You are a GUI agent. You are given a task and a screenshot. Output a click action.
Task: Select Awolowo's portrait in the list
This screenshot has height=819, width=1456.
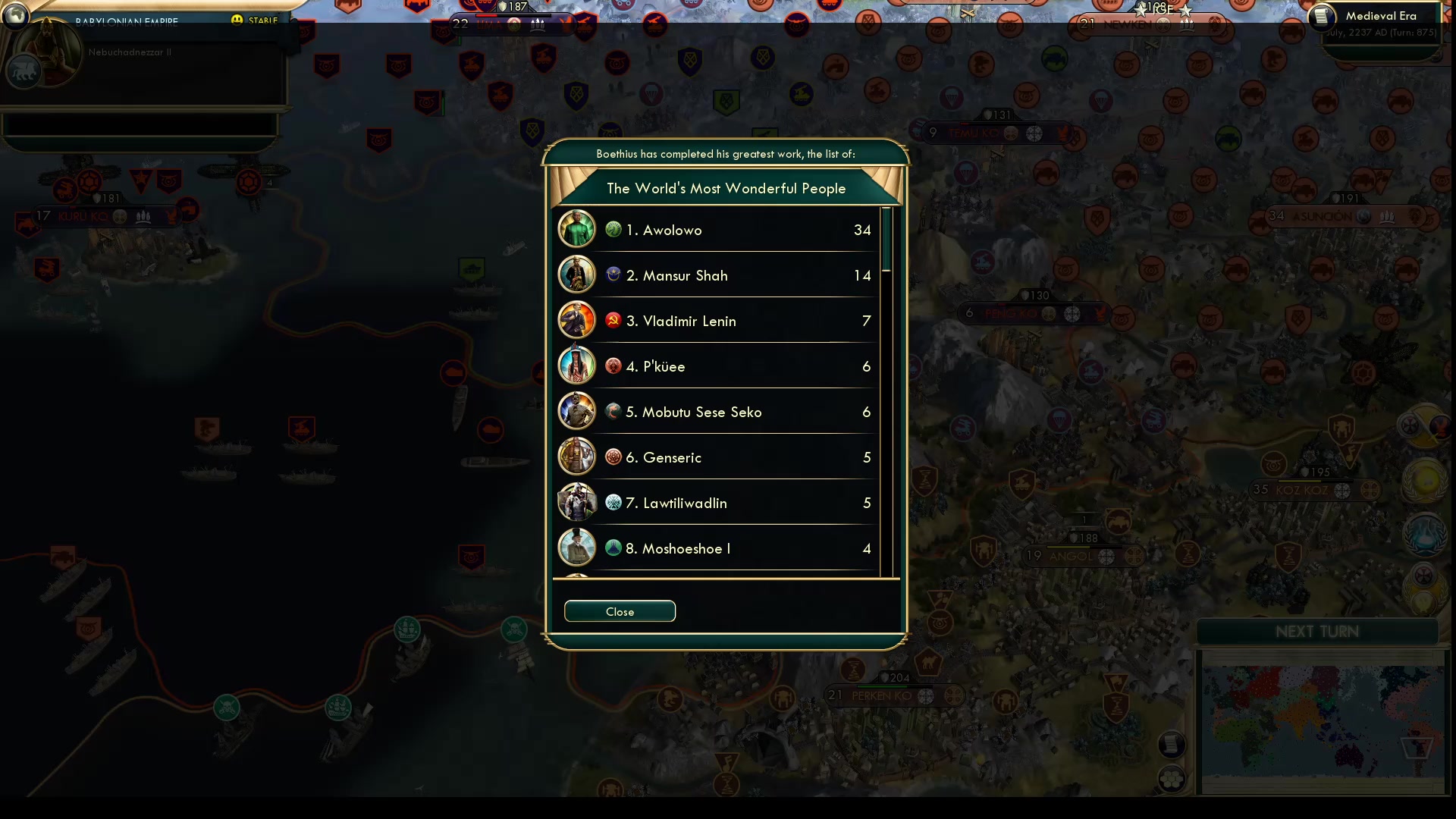[576, 228]
